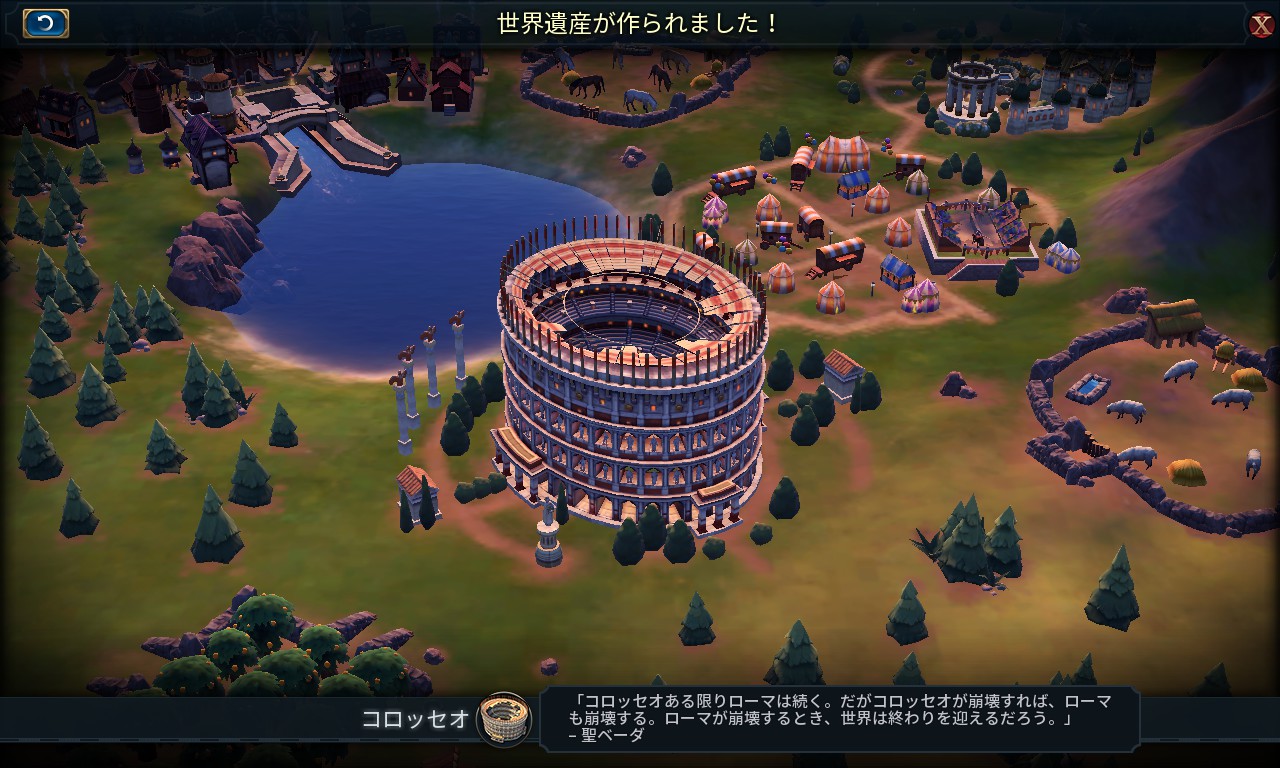
Task: Close the wonder completed screen
Action: [1261, 25]
